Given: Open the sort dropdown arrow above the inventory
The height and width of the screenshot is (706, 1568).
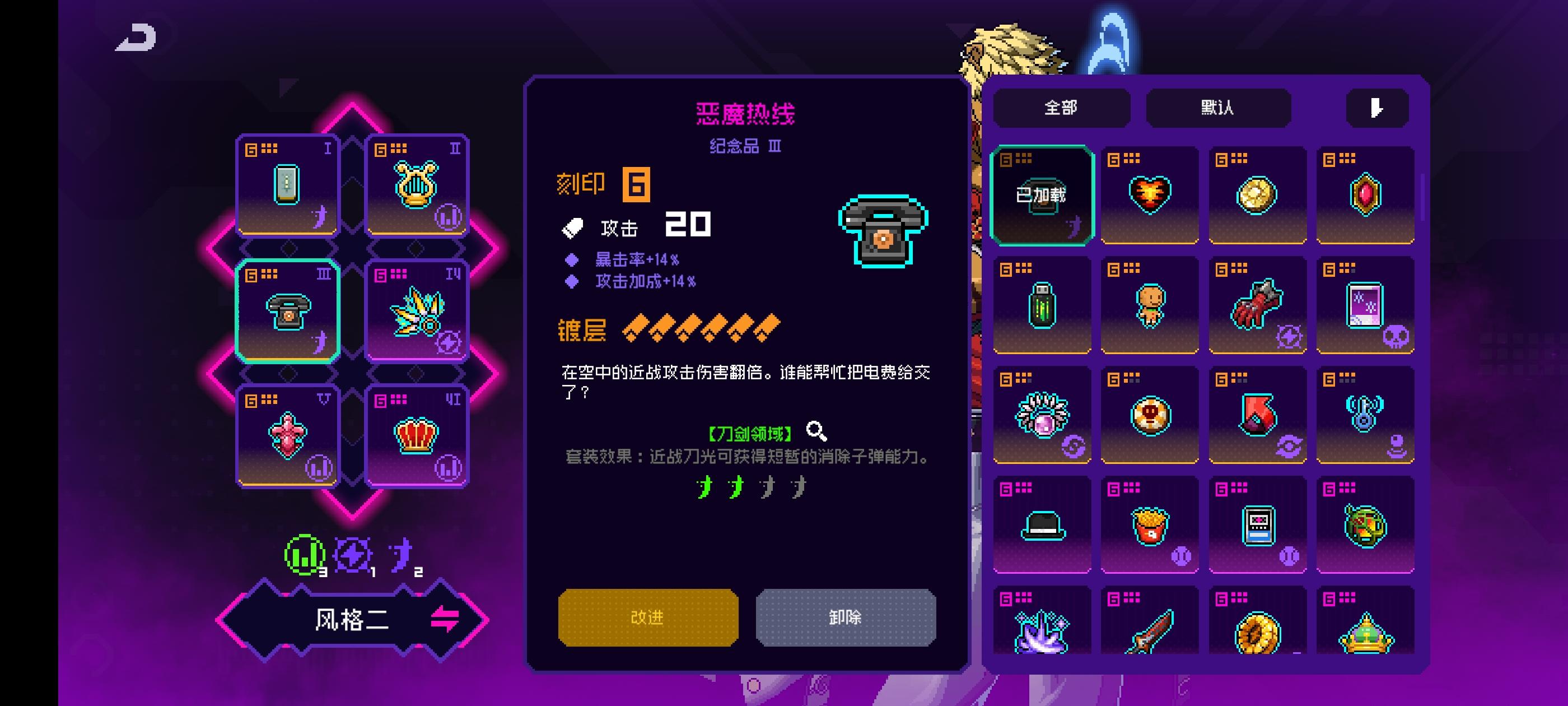Looking at the screenshot, I should click(x=1377, y=108).
